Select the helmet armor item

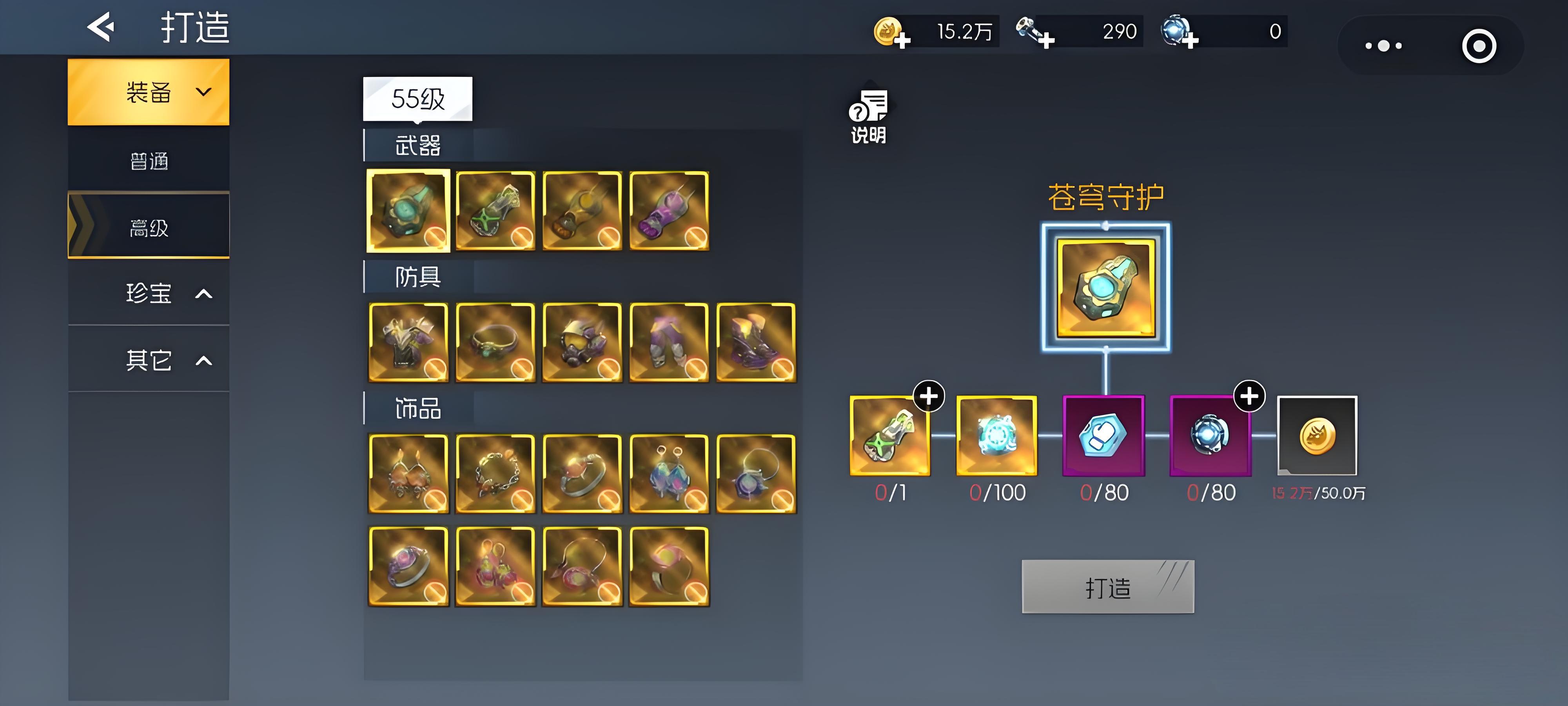click(x=582, y=342)
